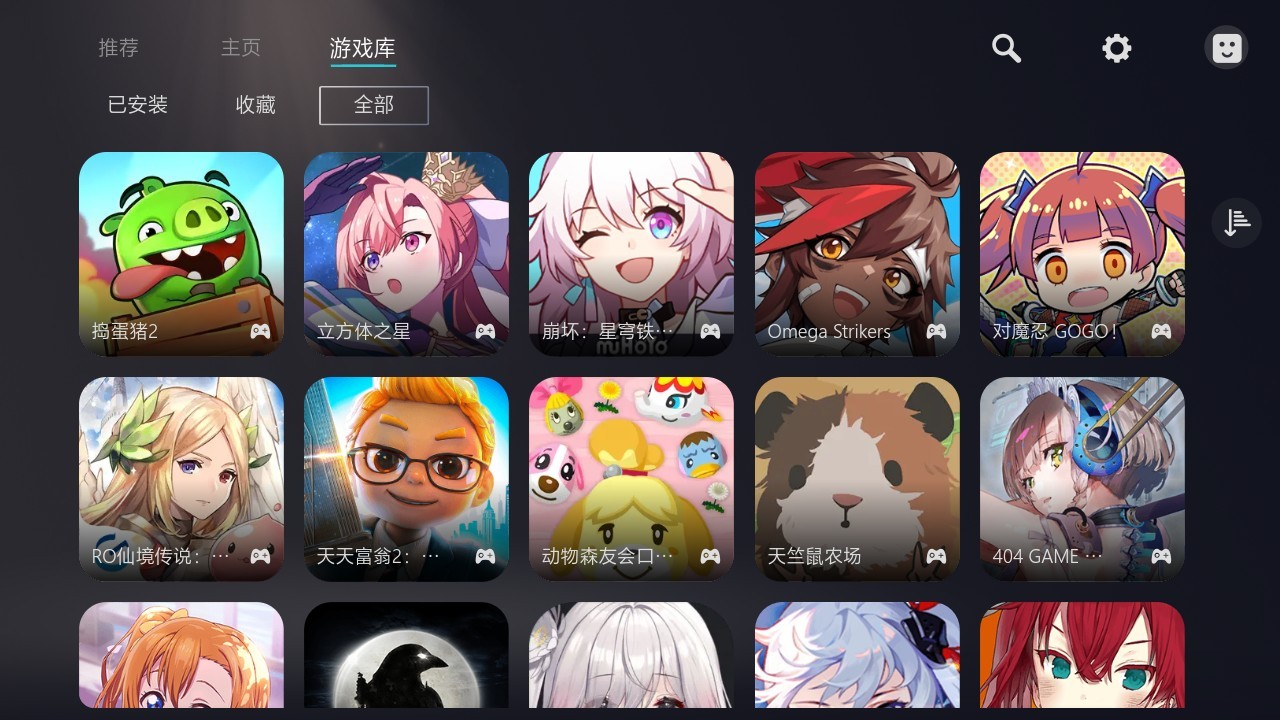Screen dimensions: 1280x720
Task: Open 动物森友会口袋营地
Action: (631, 479)
